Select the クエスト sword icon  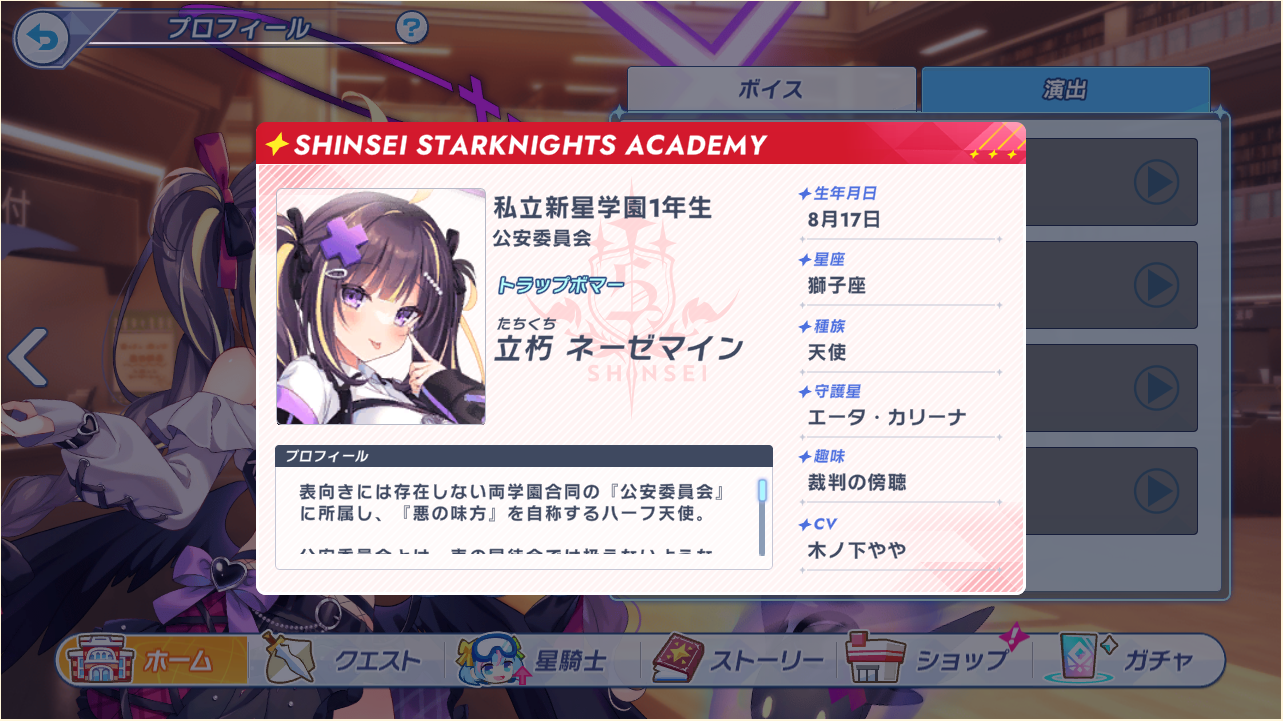(x=289, y=659)
